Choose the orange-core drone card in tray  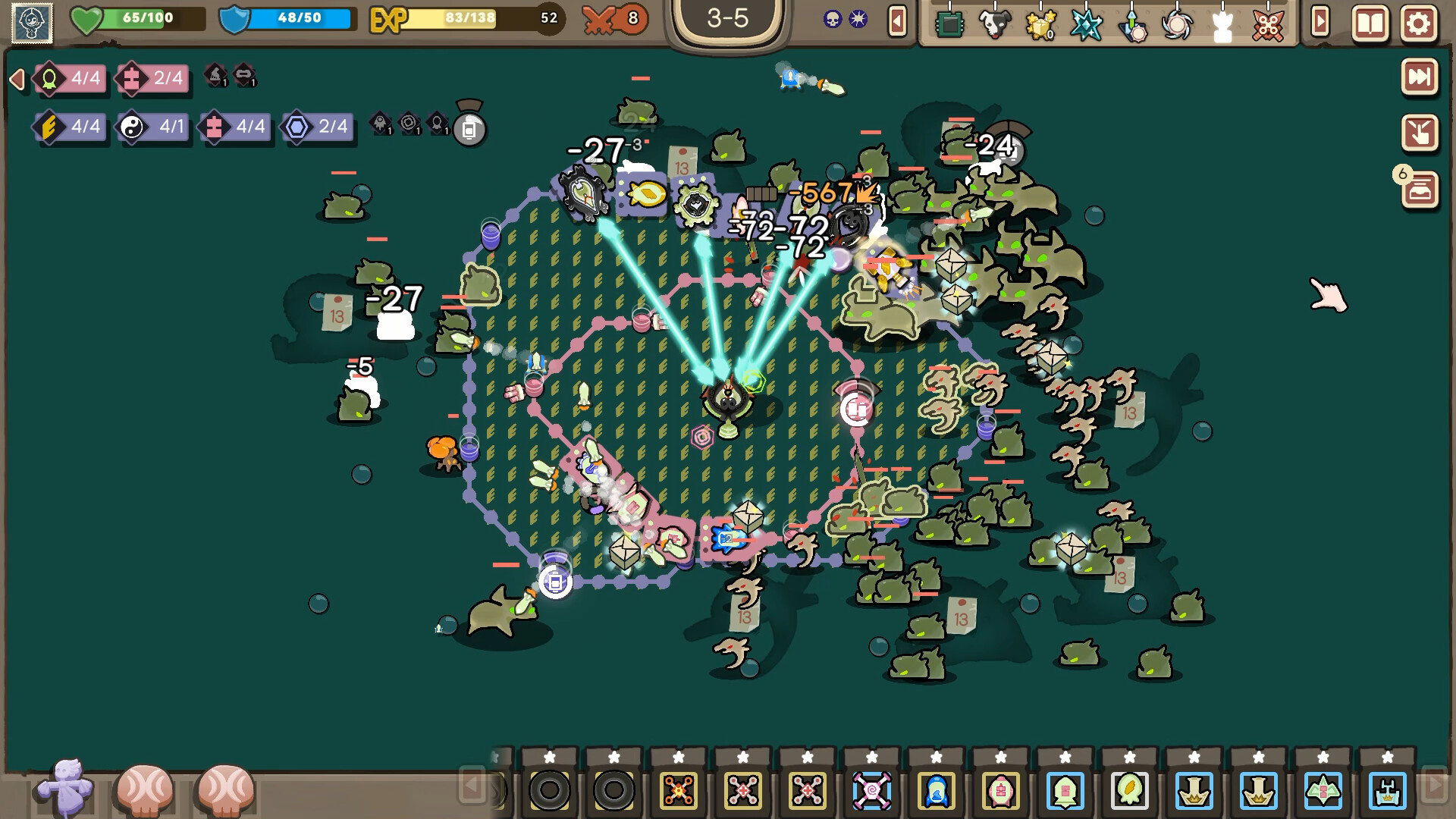(x=678, y=791)
